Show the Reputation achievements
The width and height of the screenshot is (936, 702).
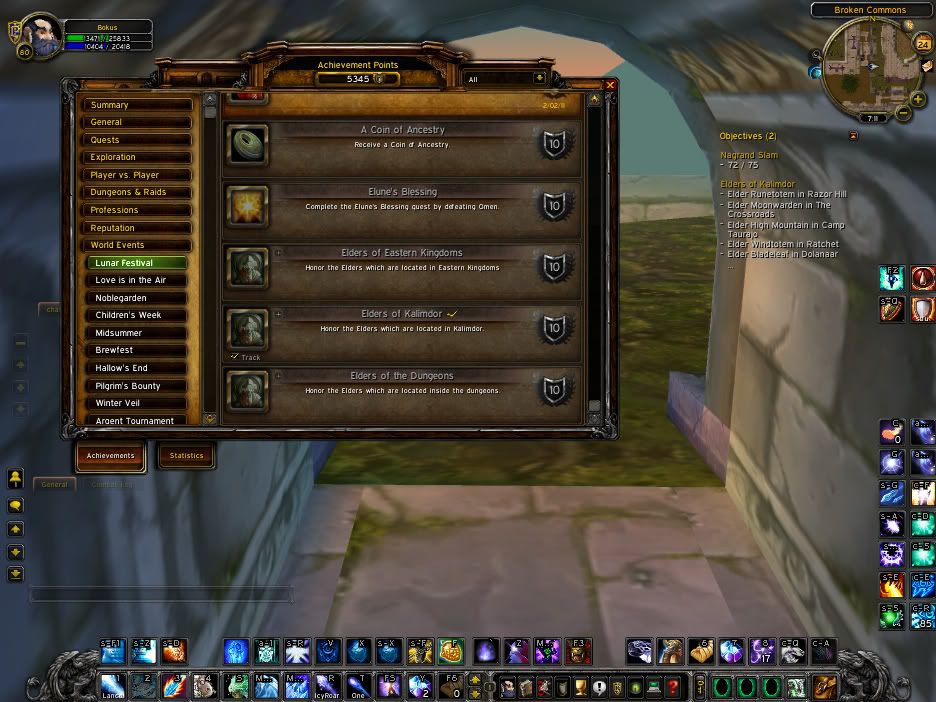click(x=137, y=228)
